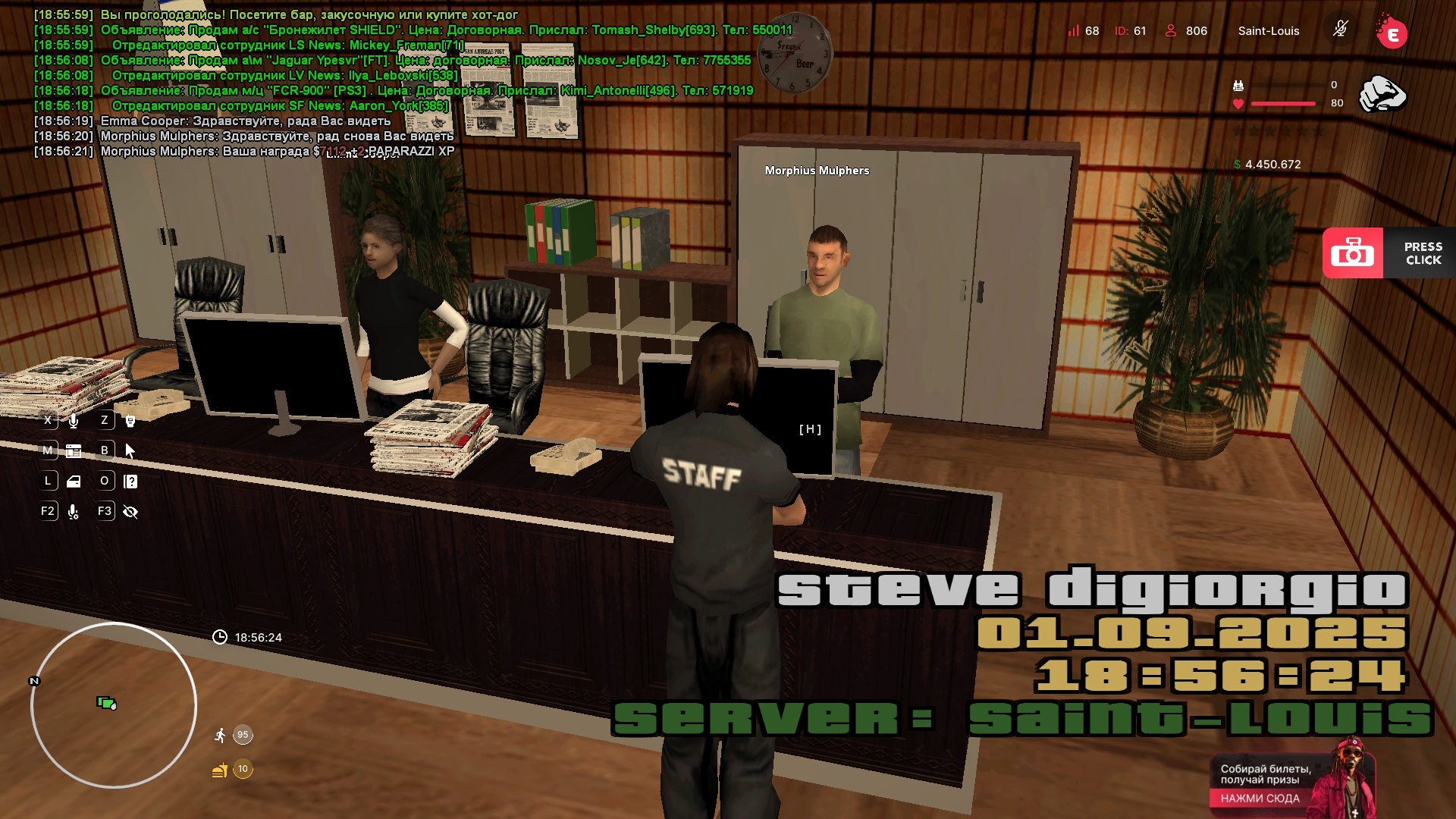This screenshot has width=1456, height=819.
Task: Activate the voice chat microphone icon
Action: [74, 421]
